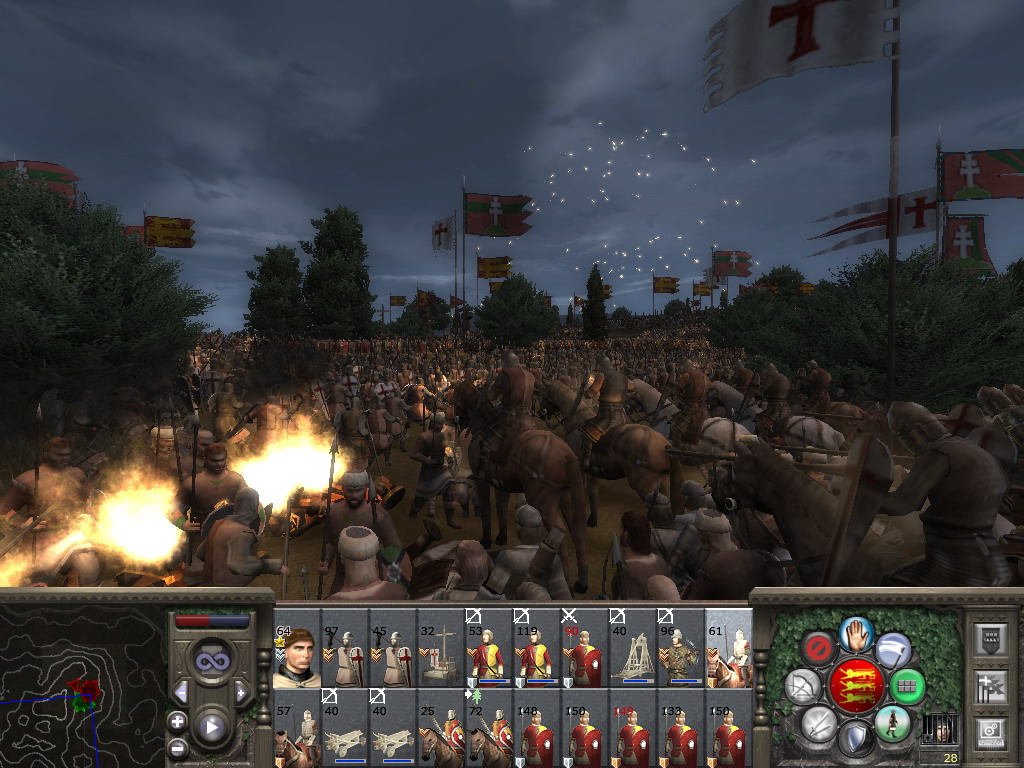Image resolution: width=1024 pixels, height=768 pixels.
Task: Activate the halt order hand icon
Action: 856,633
